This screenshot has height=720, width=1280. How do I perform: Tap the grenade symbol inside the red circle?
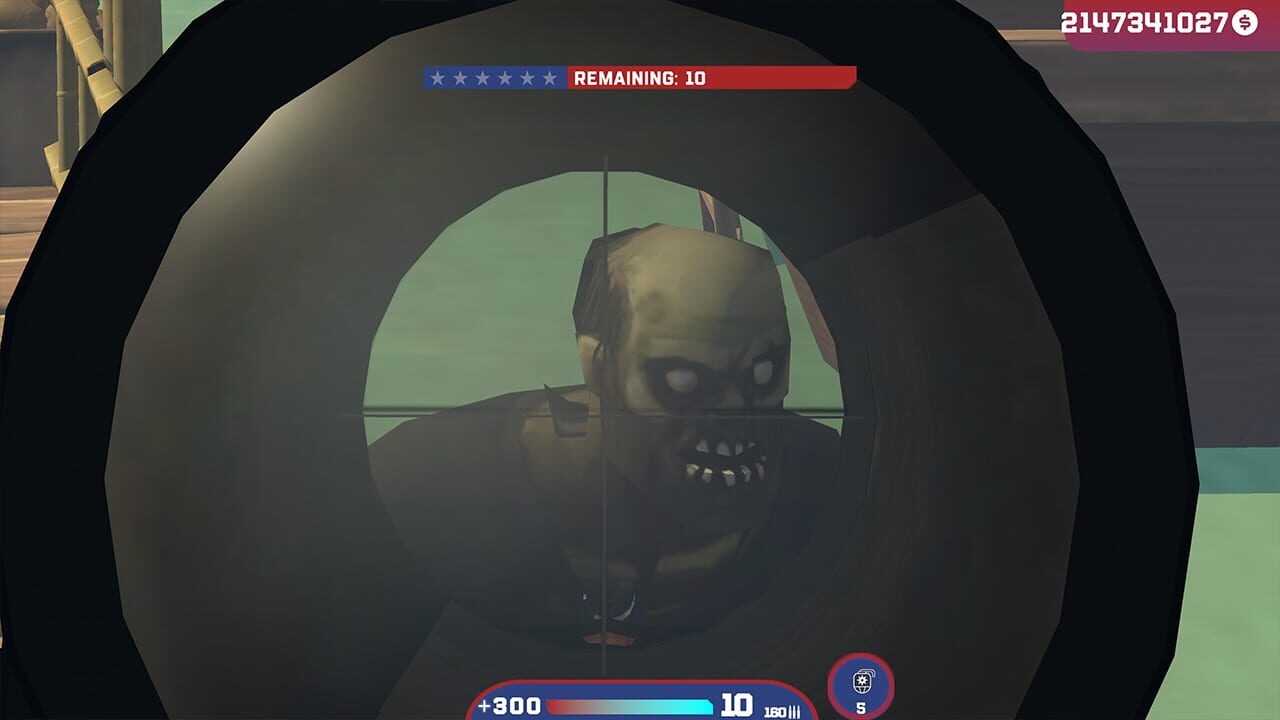click(861, 683)
